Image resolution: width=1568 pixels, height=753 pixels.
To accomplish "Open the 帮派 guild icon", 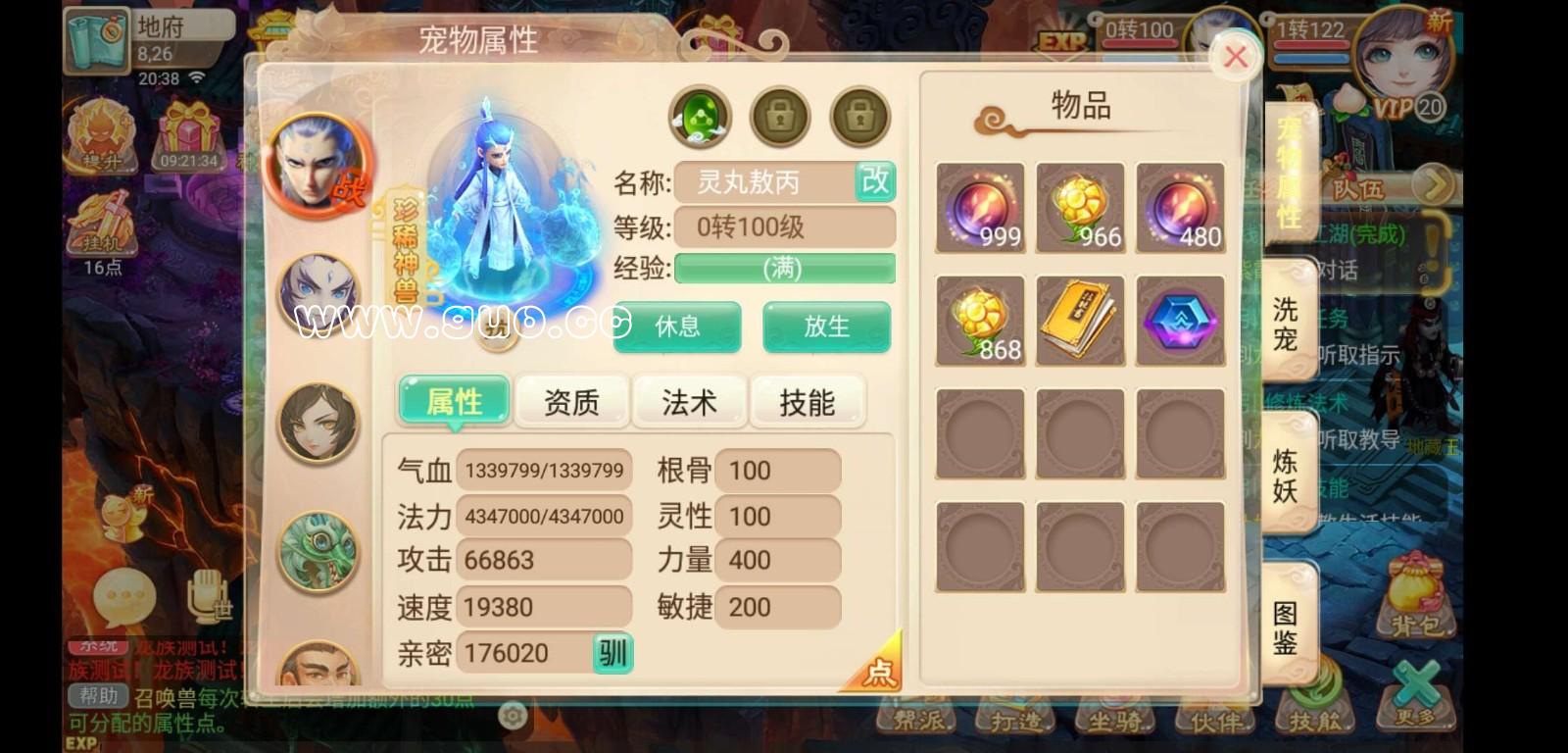I will click(917, 721).
